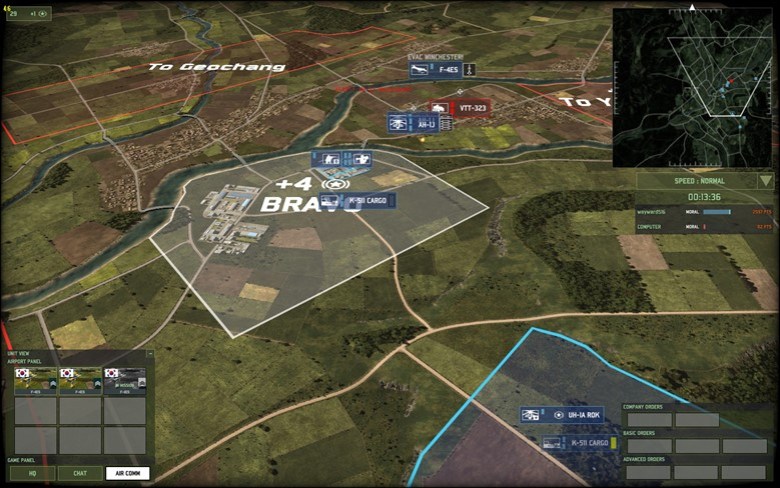Select the F-4ES aircraft unit label
780x488 pixels.
click(433, 69)
